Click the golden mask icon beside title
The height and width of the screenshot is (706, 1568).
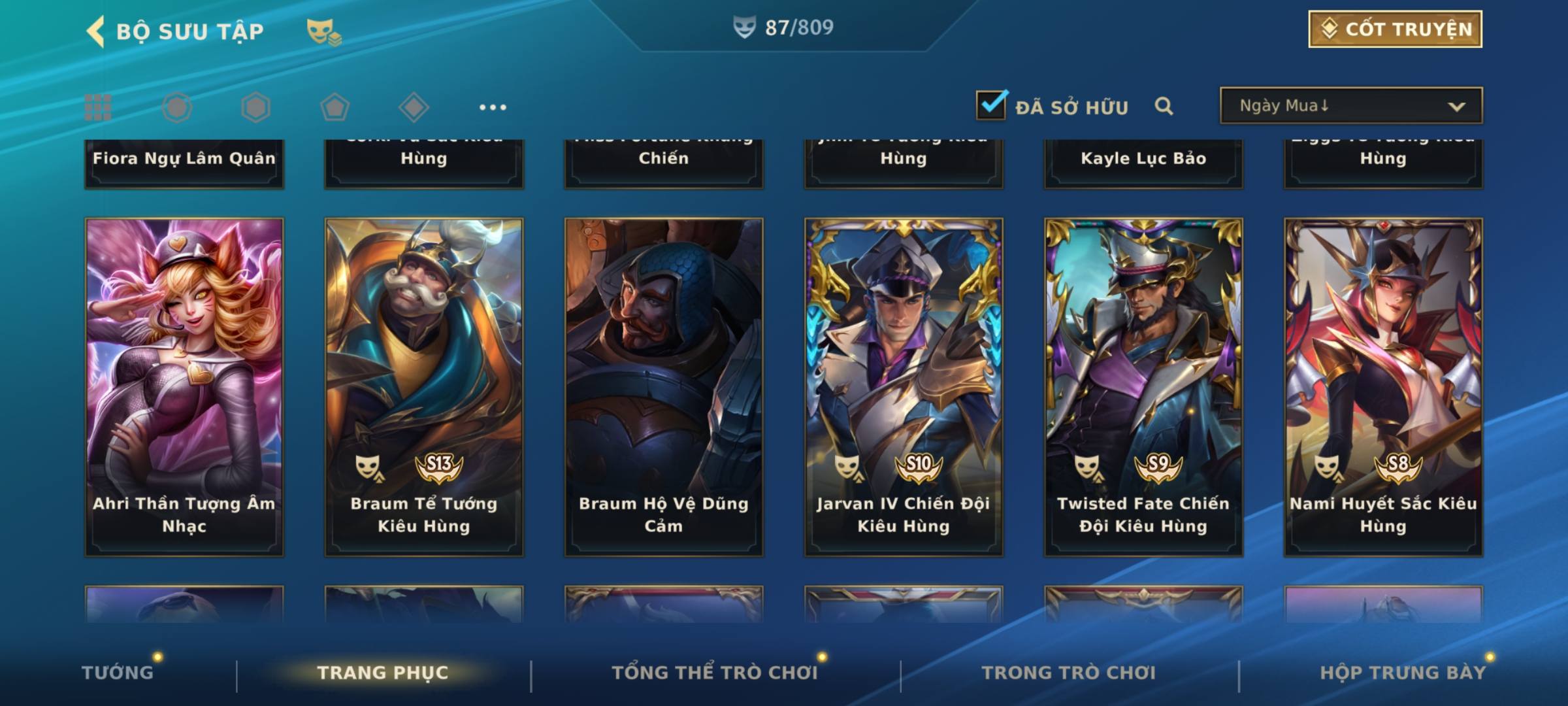tap(323, 31)
